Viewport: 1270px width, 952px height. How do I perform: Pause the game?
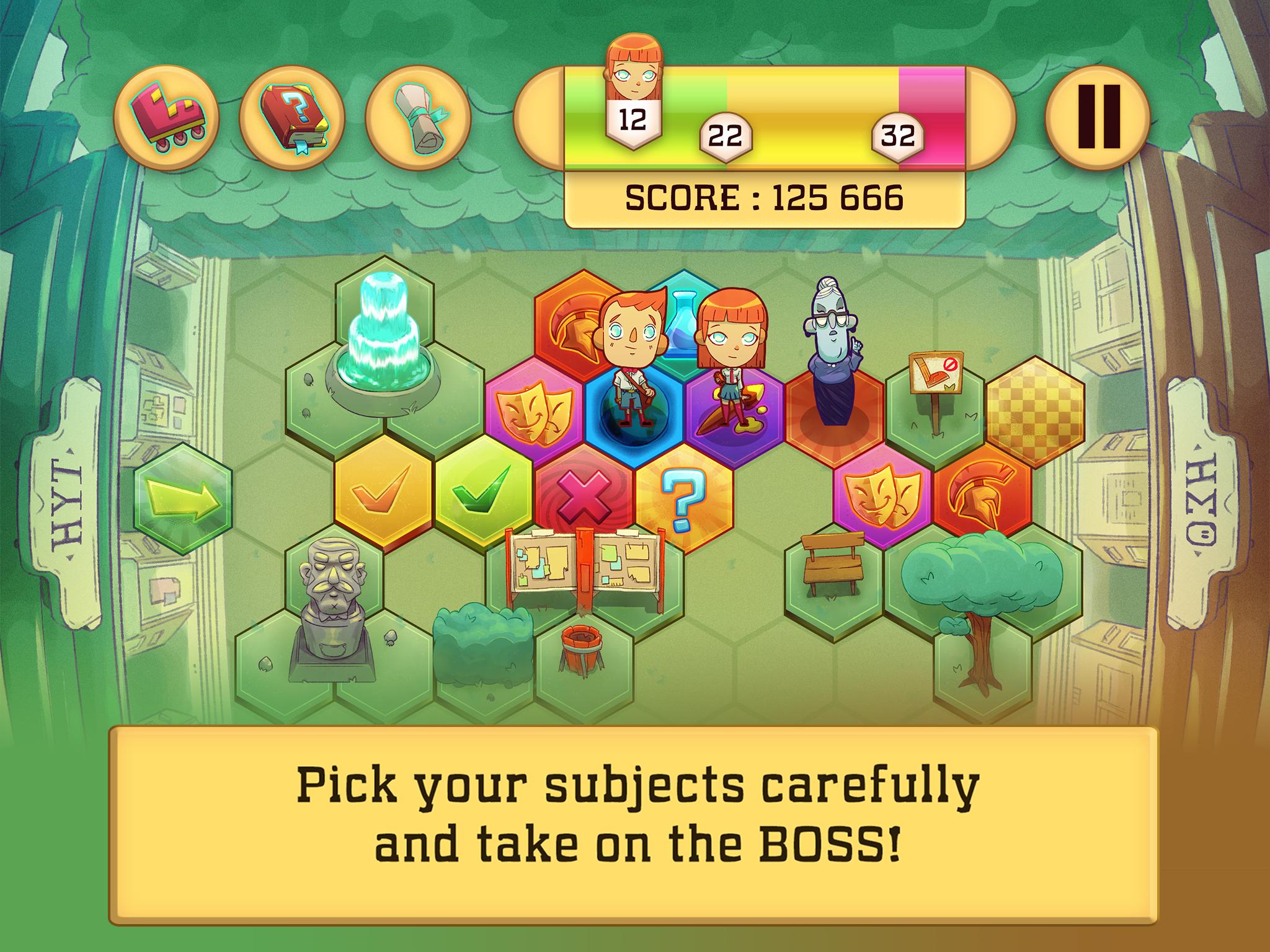pos(1098,117)
